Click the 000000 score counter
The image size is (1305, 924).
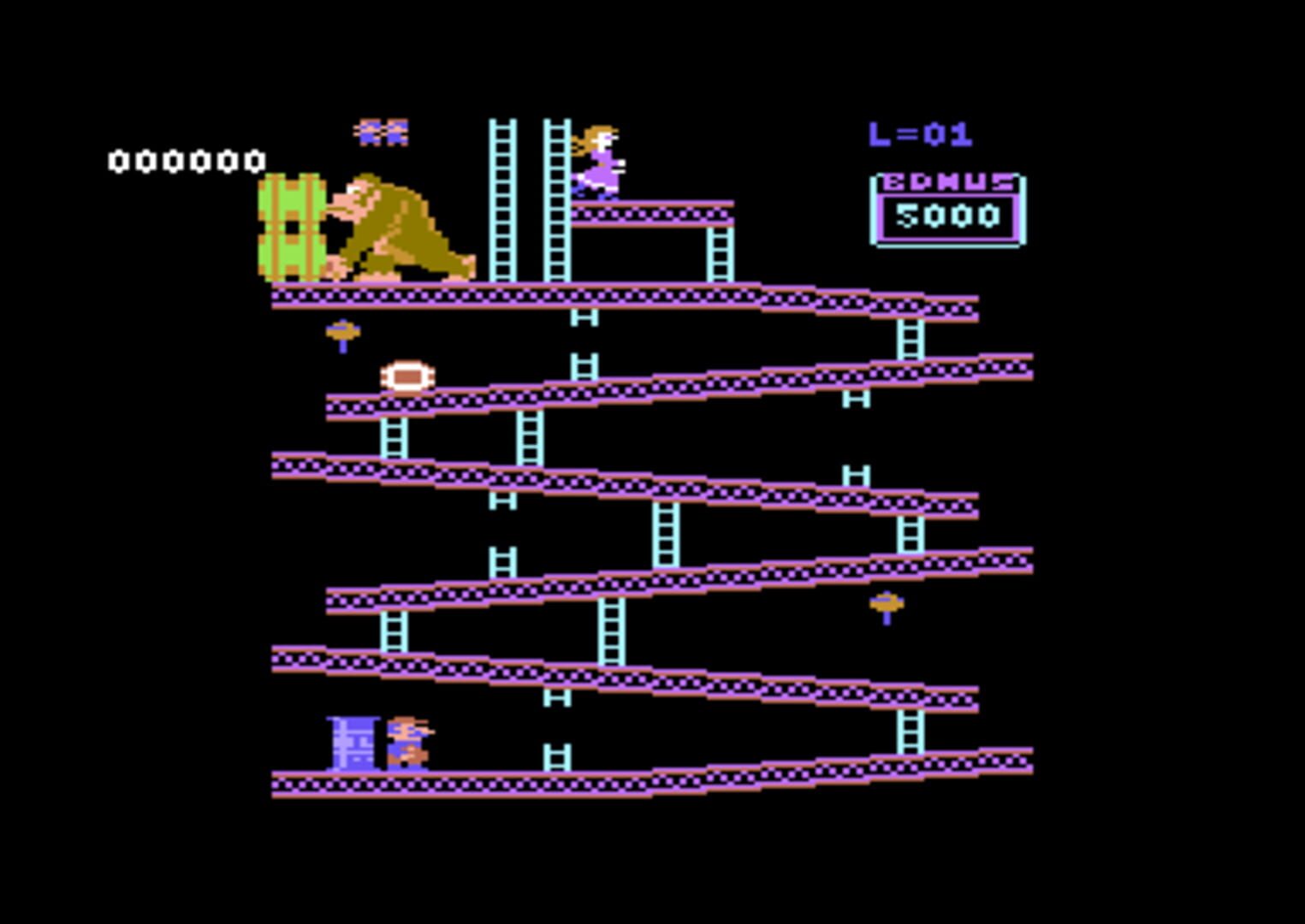(187, 161)
